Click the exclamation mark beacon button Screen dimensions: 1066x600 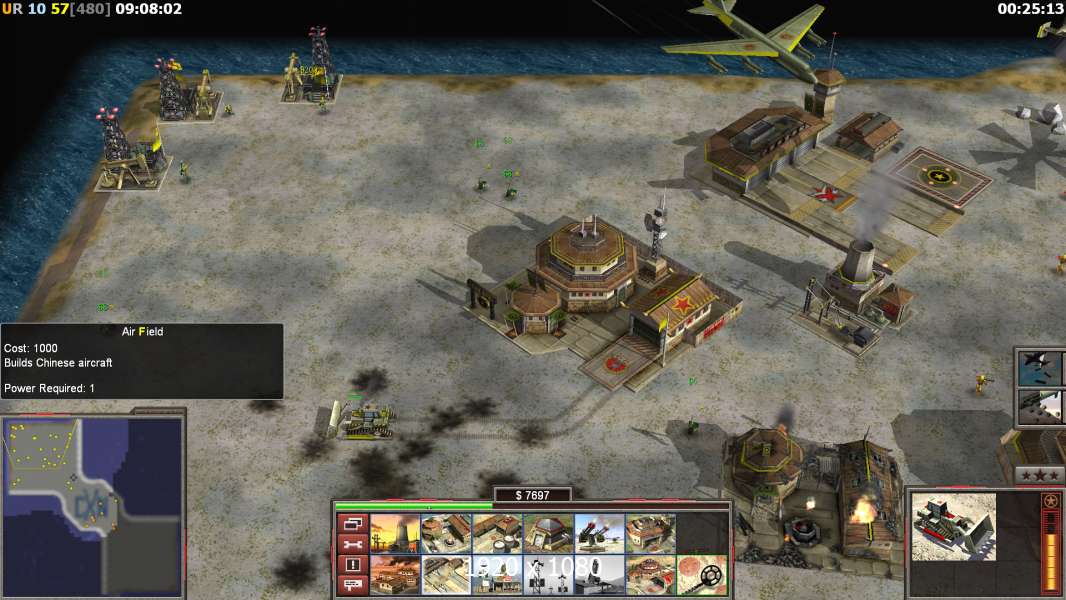[x=352, y=565]
